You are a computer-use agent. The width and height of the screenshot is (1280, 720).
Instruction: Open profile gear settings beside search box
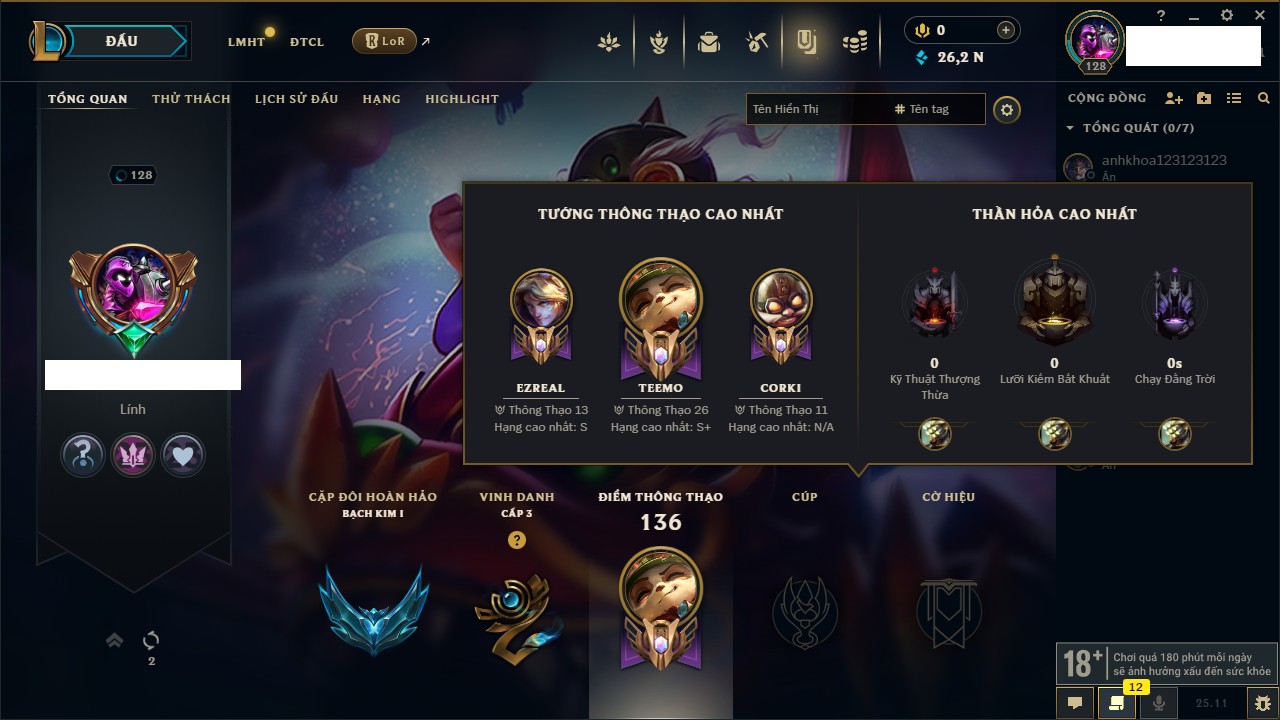pos(1007,109)
